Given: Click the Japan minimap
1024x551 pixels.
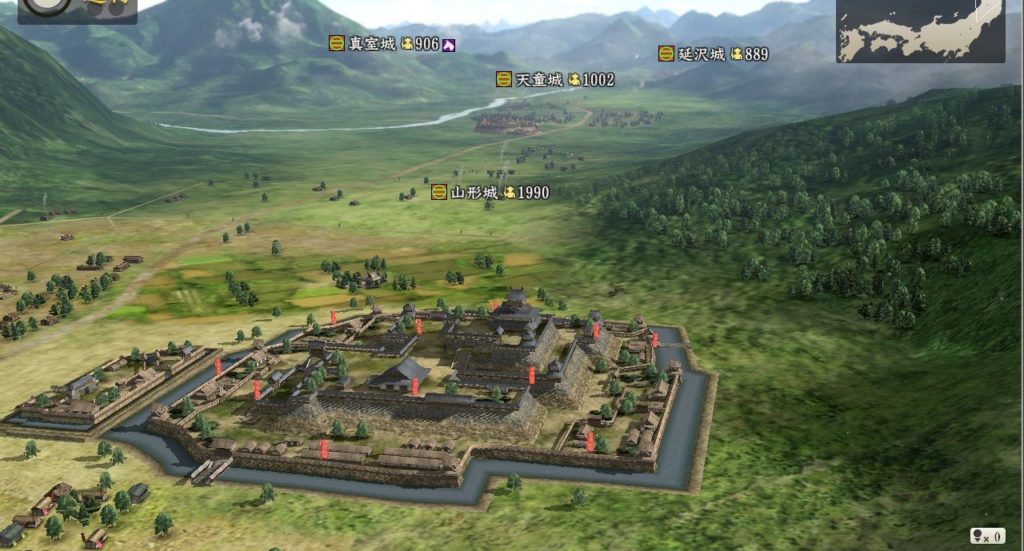Looking at the screenshot, I should (x=920, y=30).
